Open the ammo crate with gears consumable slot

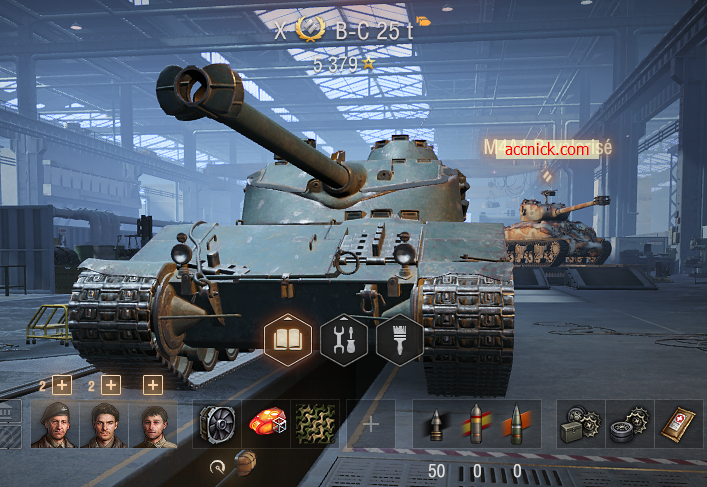pos(582,424)
